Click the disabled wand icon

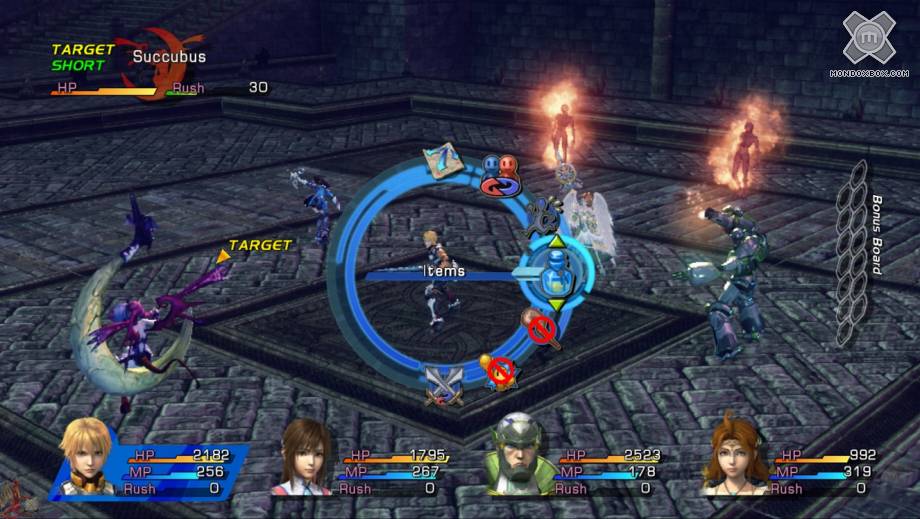point(541,327)
